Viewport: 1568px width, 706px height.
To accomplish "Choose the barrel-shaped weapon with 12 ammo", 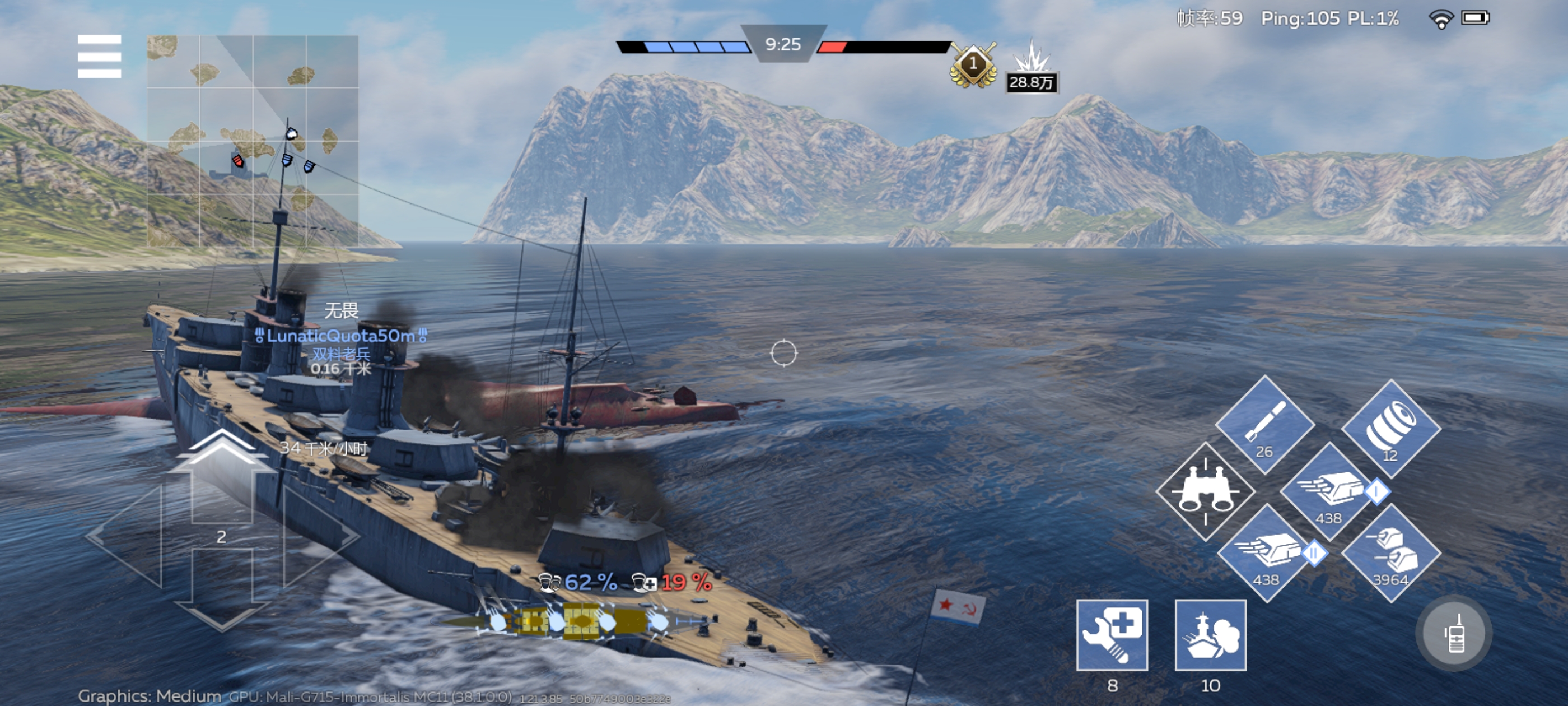I will point(1391,428).
